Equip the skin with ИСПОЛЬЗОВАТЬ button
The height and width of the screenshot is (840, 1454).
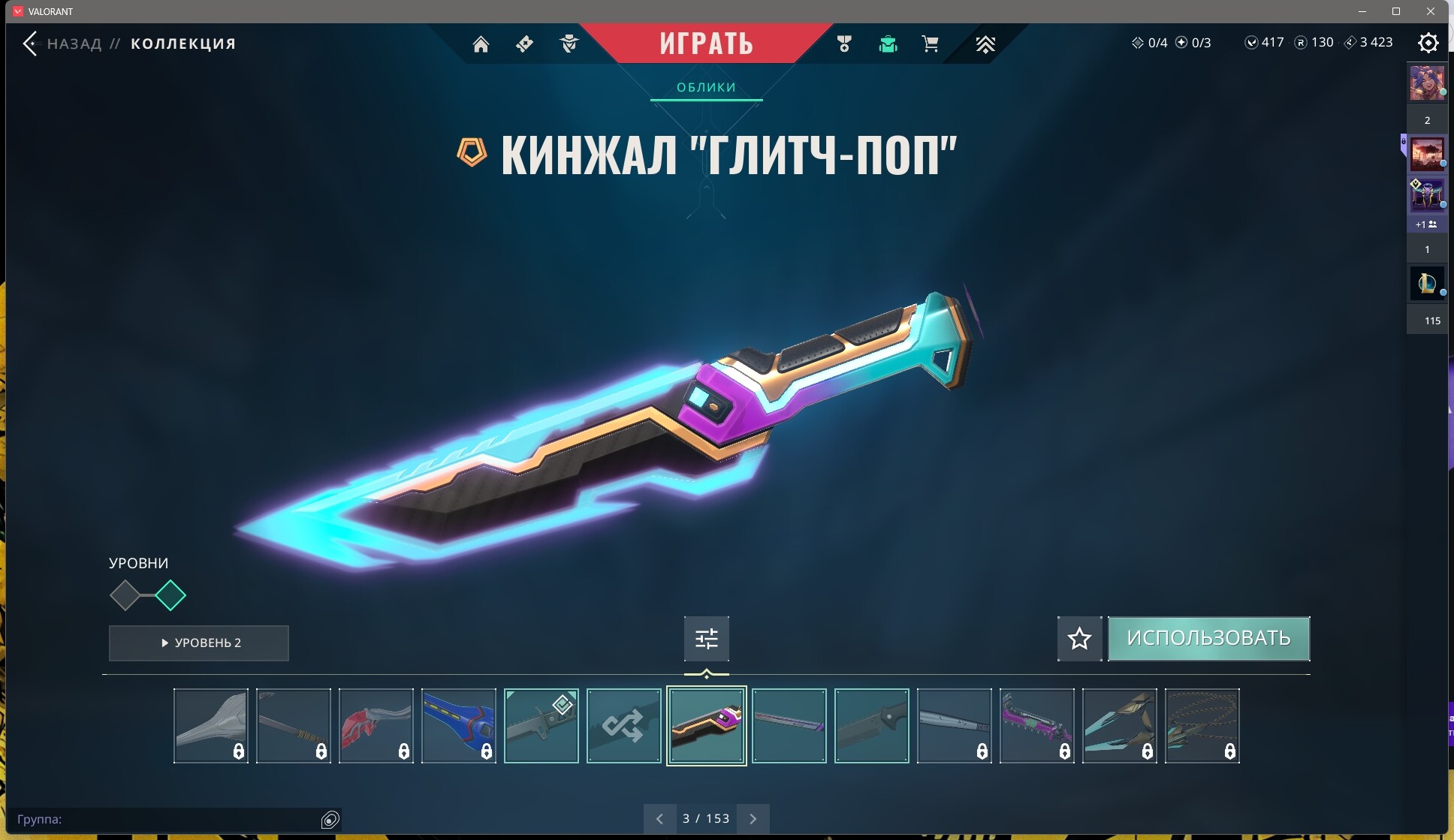click(x=1208, y=639)
